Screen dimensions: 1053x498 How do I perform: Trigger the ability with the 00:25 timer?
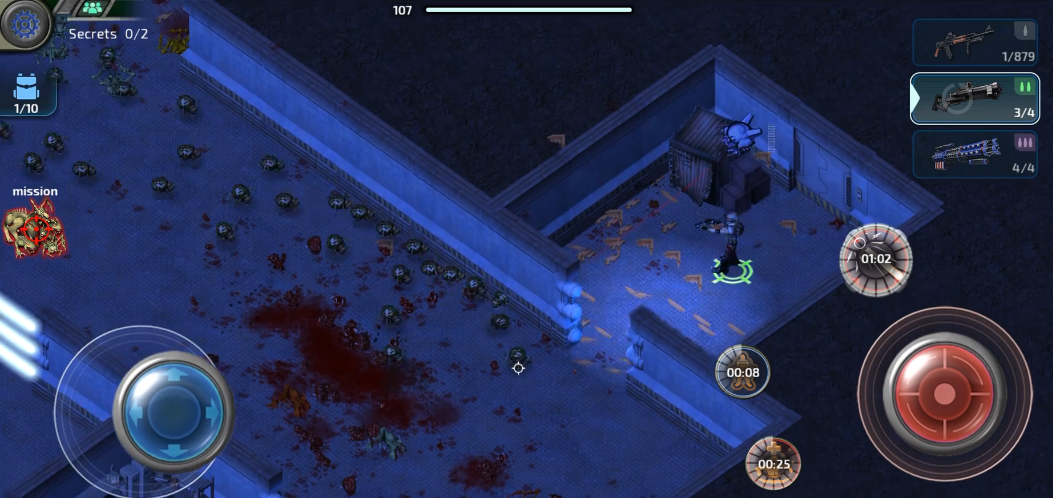(x=773, y=463)
